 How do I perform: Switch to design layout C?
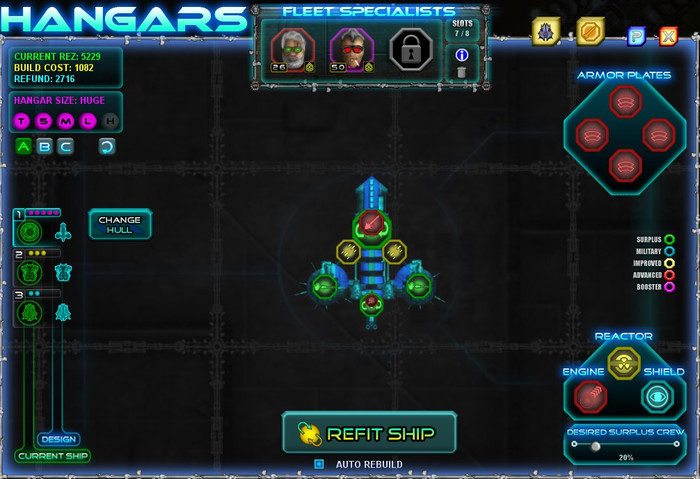65,147
